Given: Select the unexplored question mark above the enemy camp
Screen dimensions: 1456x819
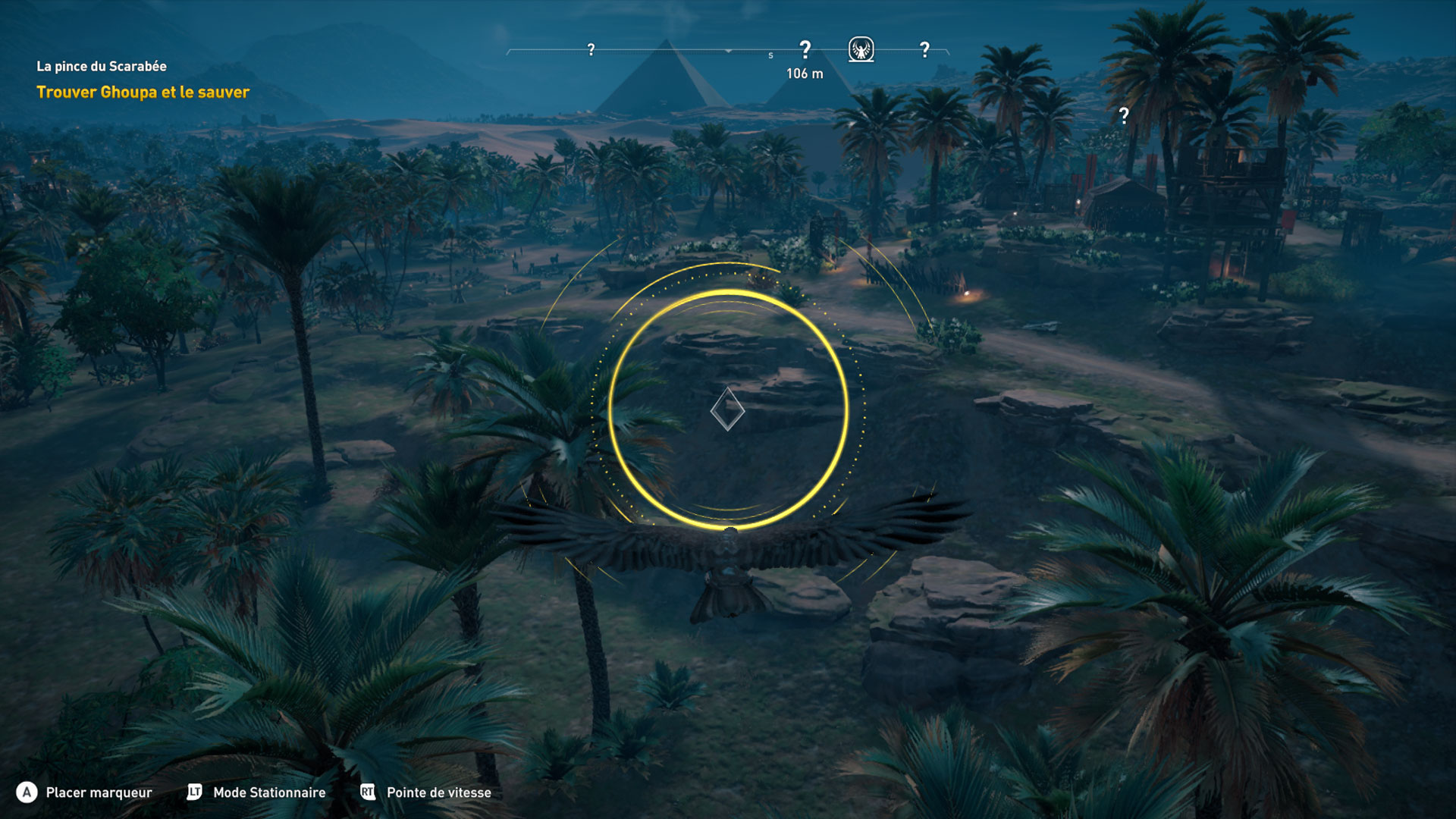Looking at the screenshot, I should [1122, 115].
